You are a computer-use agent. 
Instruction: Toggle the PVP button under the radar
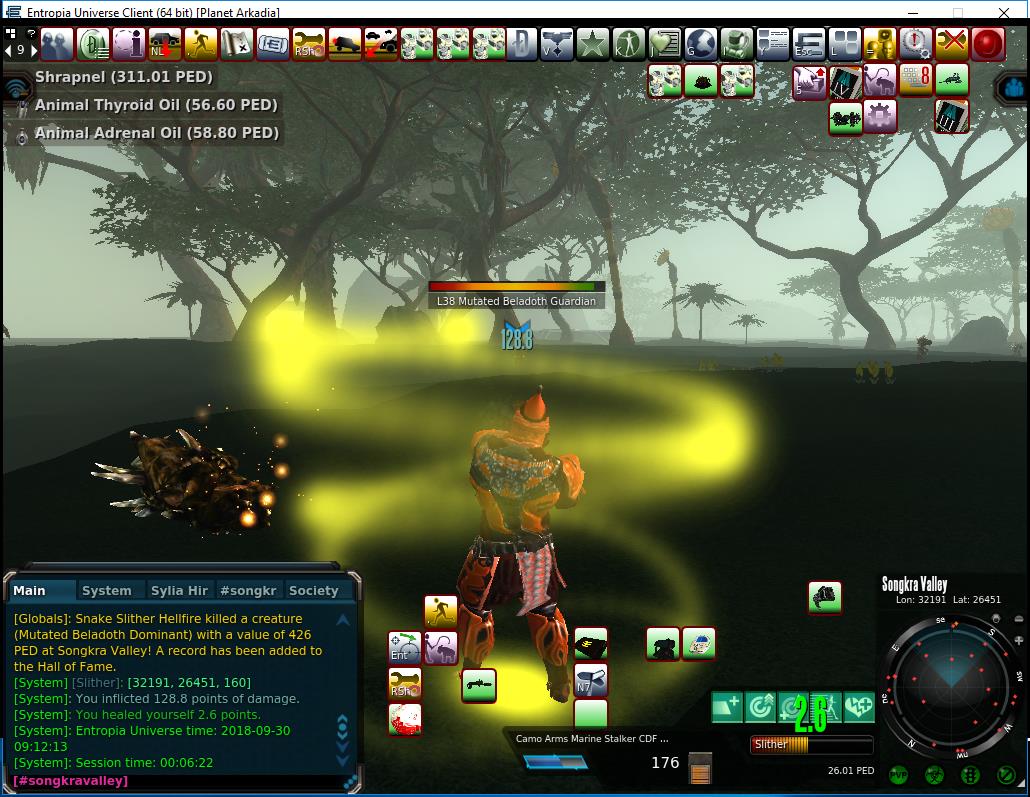897,774
